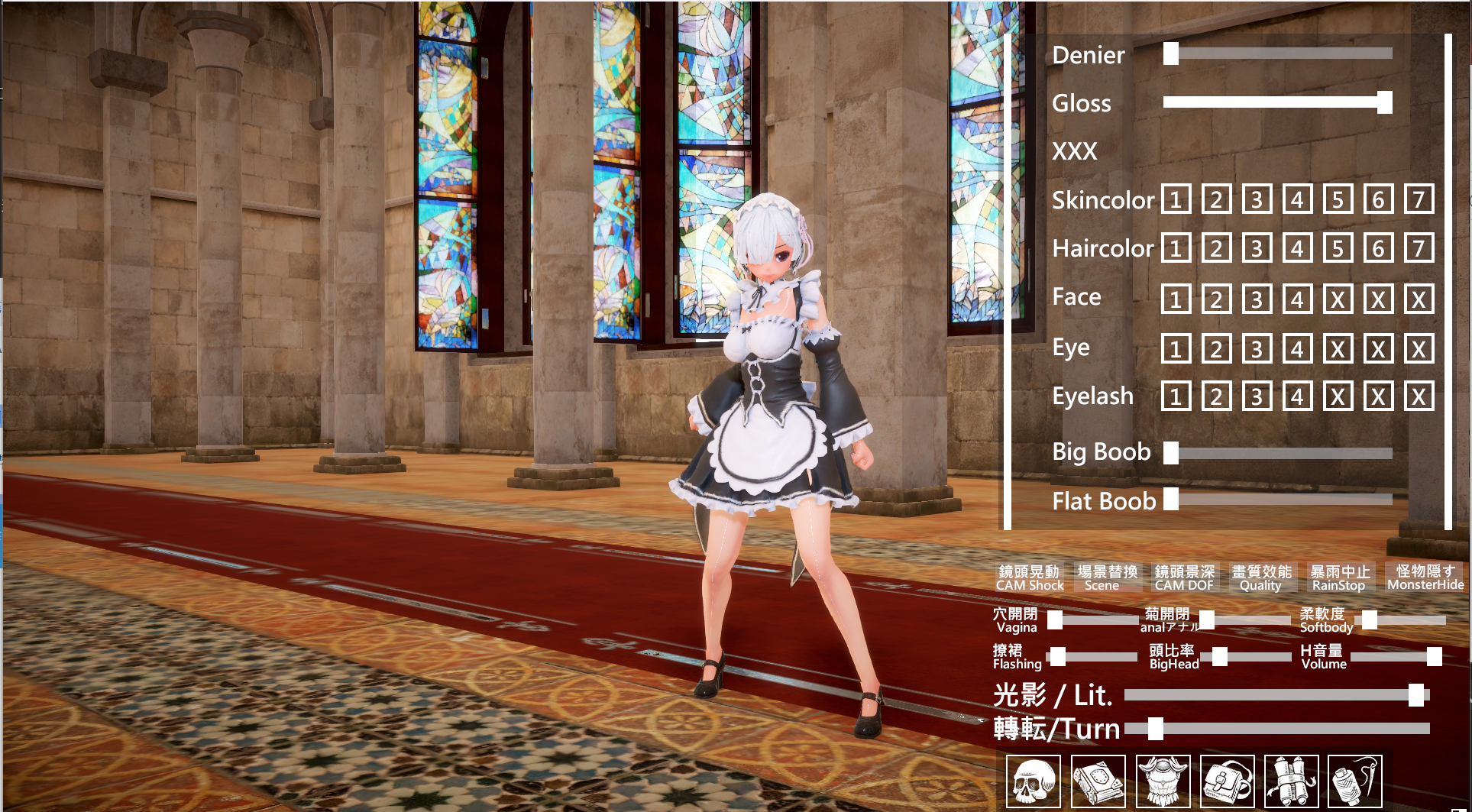This screenshot has height=812, width=1472.
Task: Open the skull icon menu
Action: tap(1033, 781)
